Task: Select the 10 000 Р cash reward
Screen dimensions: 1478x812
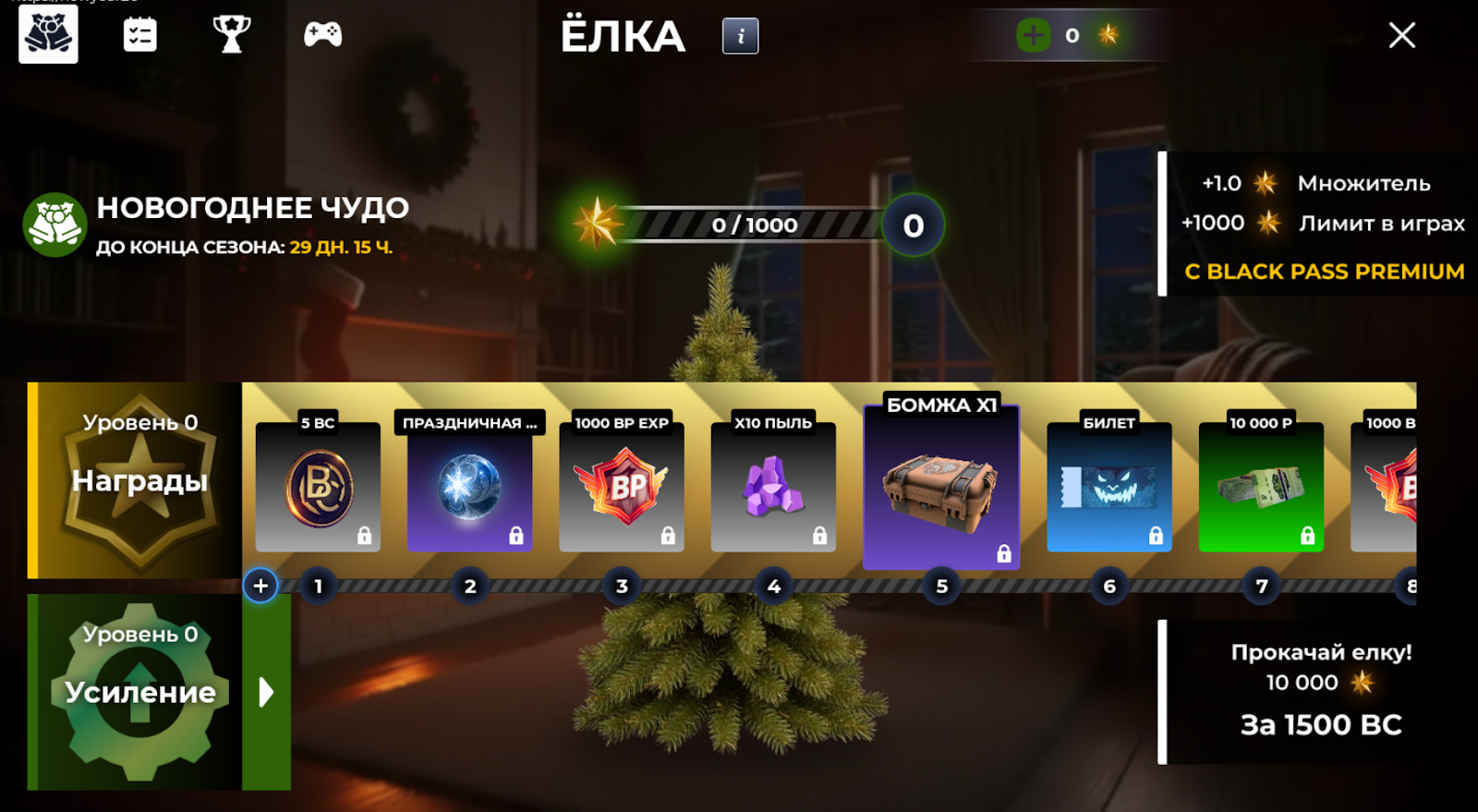Action: 1261,487
